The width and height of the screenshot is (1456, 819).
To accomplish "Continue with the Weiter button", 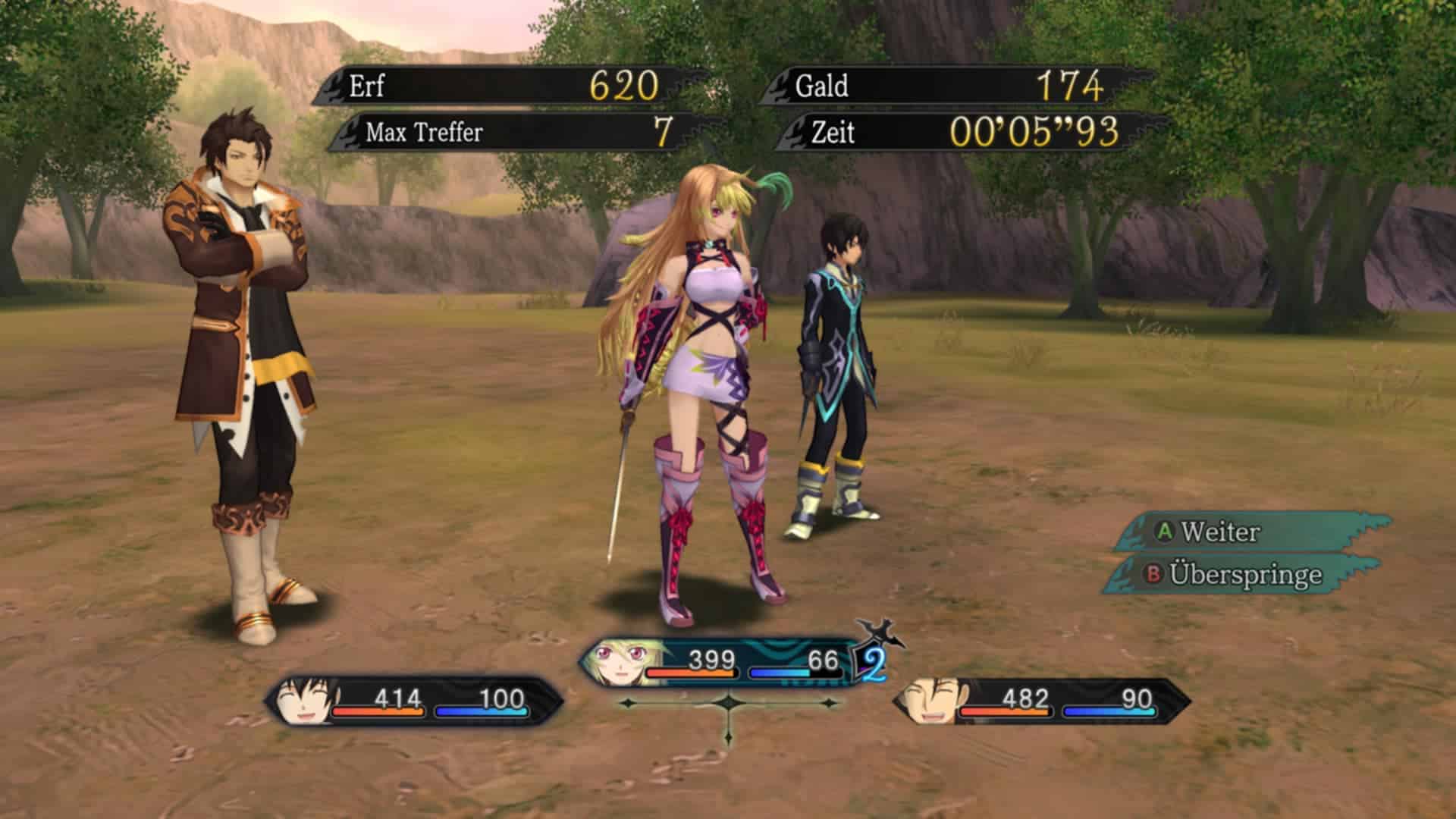I will click(x=1219, y=532).
